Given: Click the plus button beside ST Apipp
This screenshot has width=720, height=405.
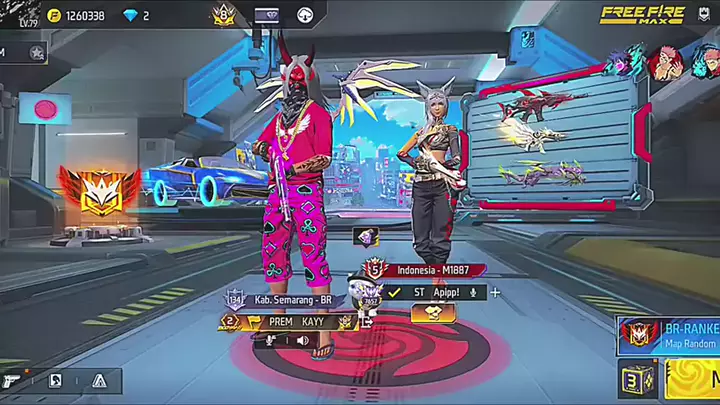Looking at the screenshot, I should [495, 292].
